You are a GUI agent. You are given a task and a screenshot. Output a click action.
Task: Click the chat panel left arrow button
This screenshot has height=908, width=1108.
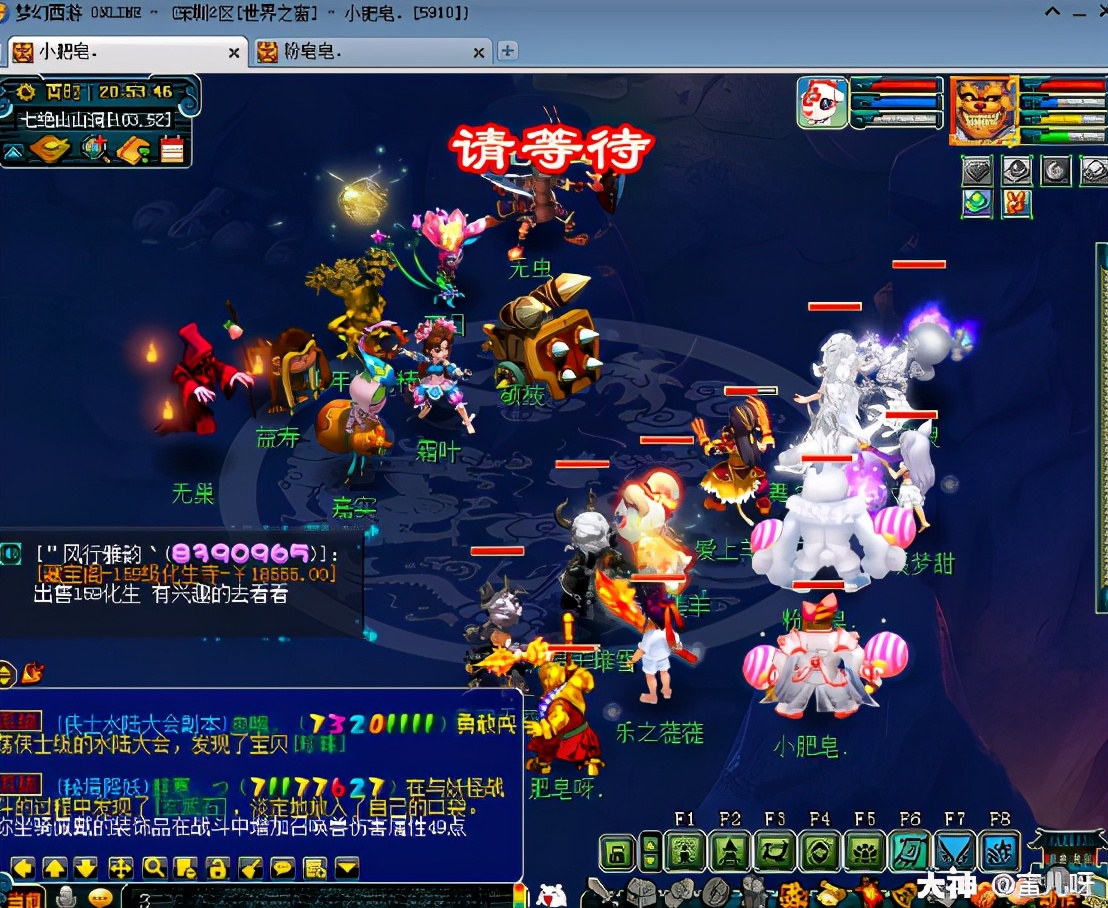[23, 867]
